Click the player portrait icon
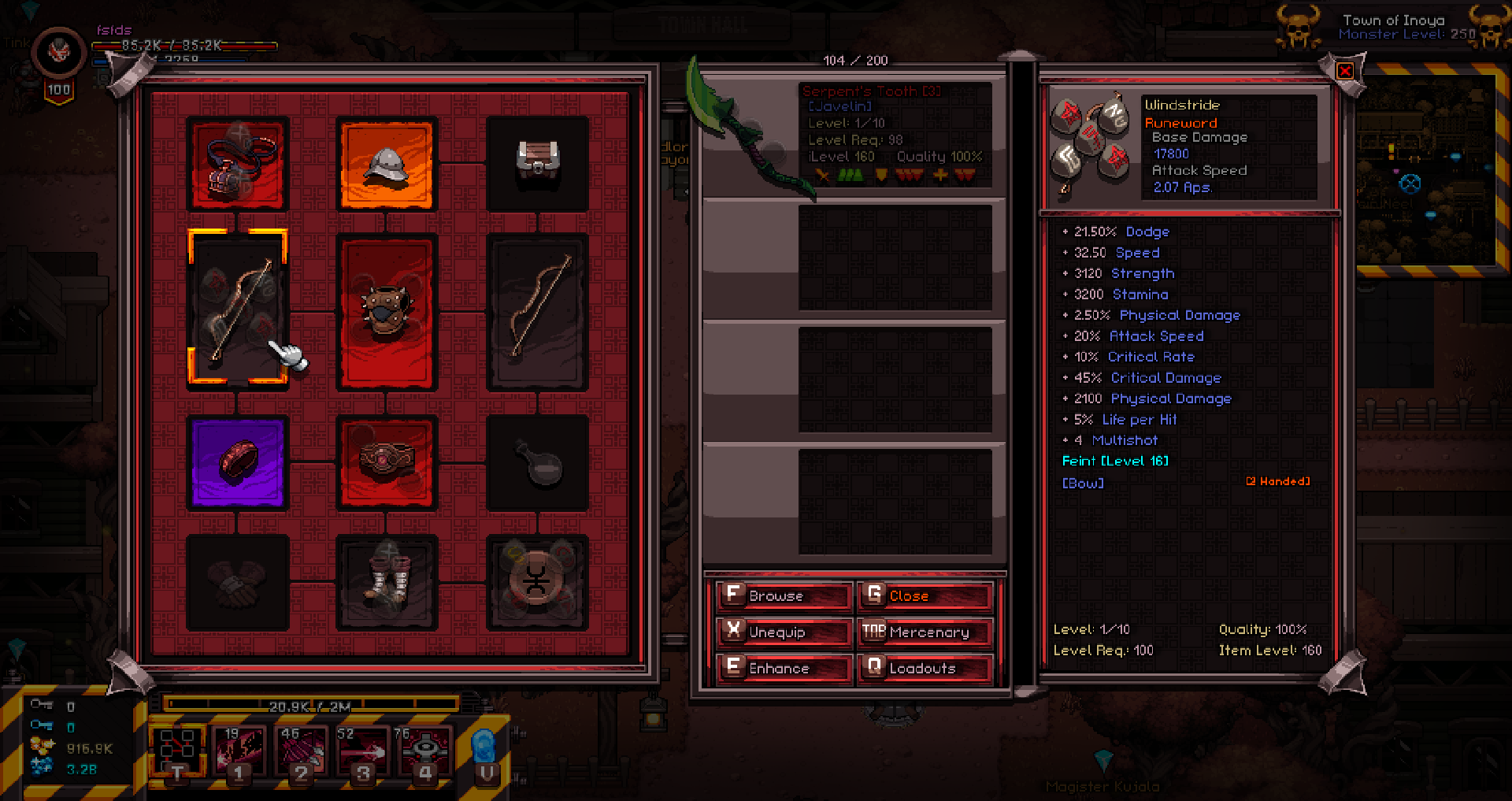Screen dimensions: 1512x801 click(58, 53)
